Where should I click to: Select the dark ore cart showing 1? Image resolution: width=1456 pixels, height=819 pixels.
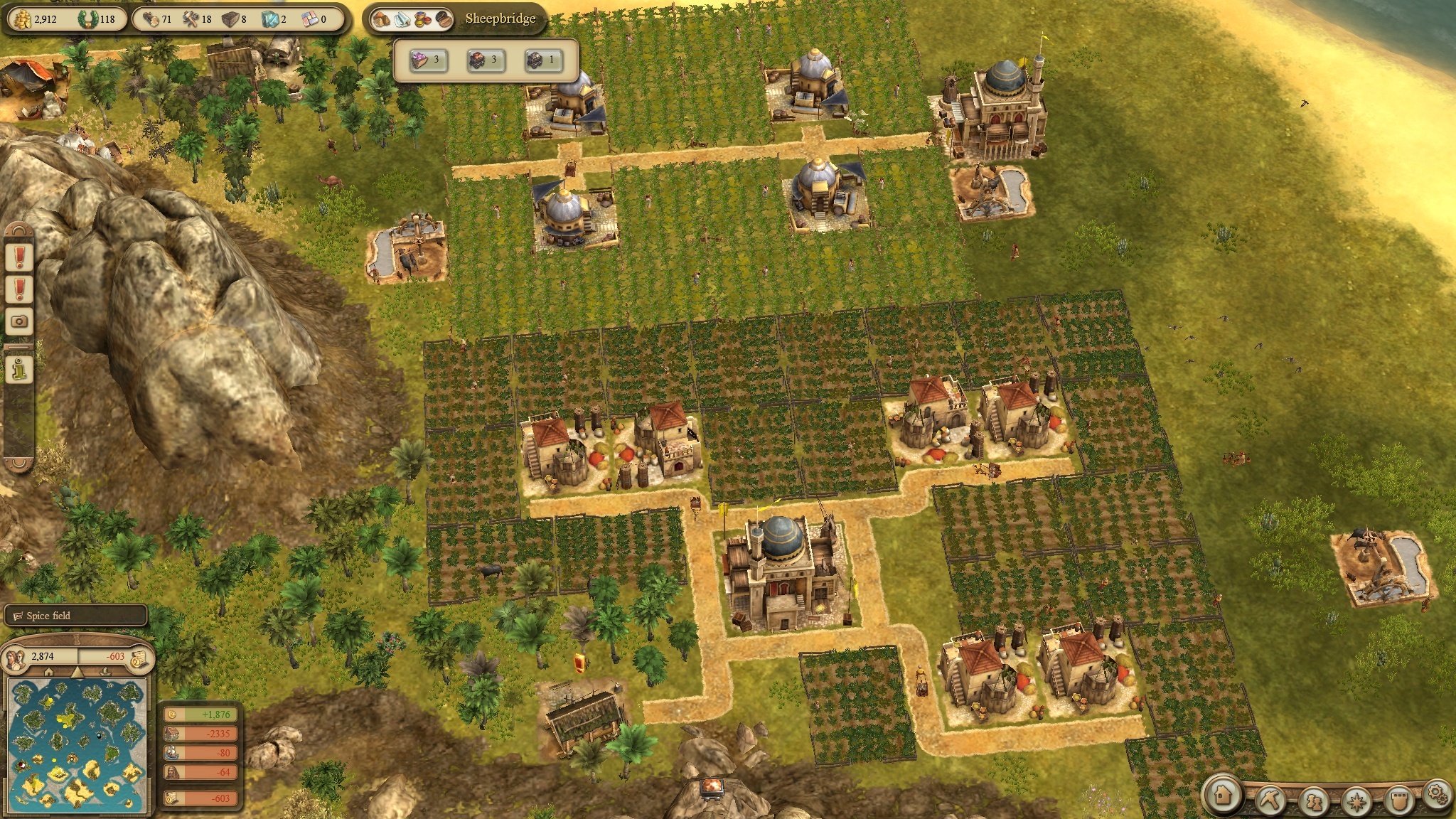click(x=541, y=60)
